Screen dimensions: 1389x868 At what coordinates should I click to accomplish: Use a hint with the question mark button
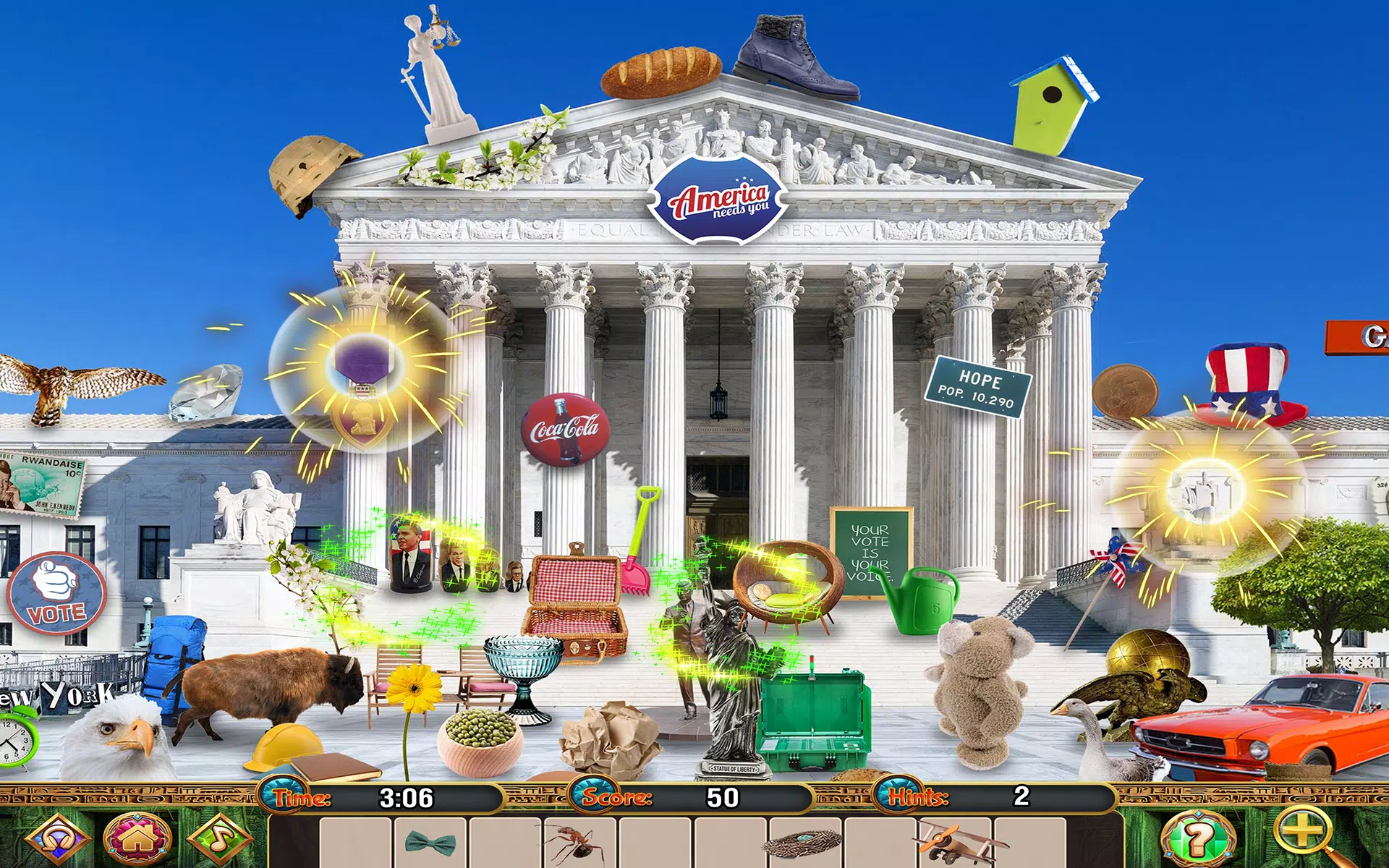tap(1197, 839)
